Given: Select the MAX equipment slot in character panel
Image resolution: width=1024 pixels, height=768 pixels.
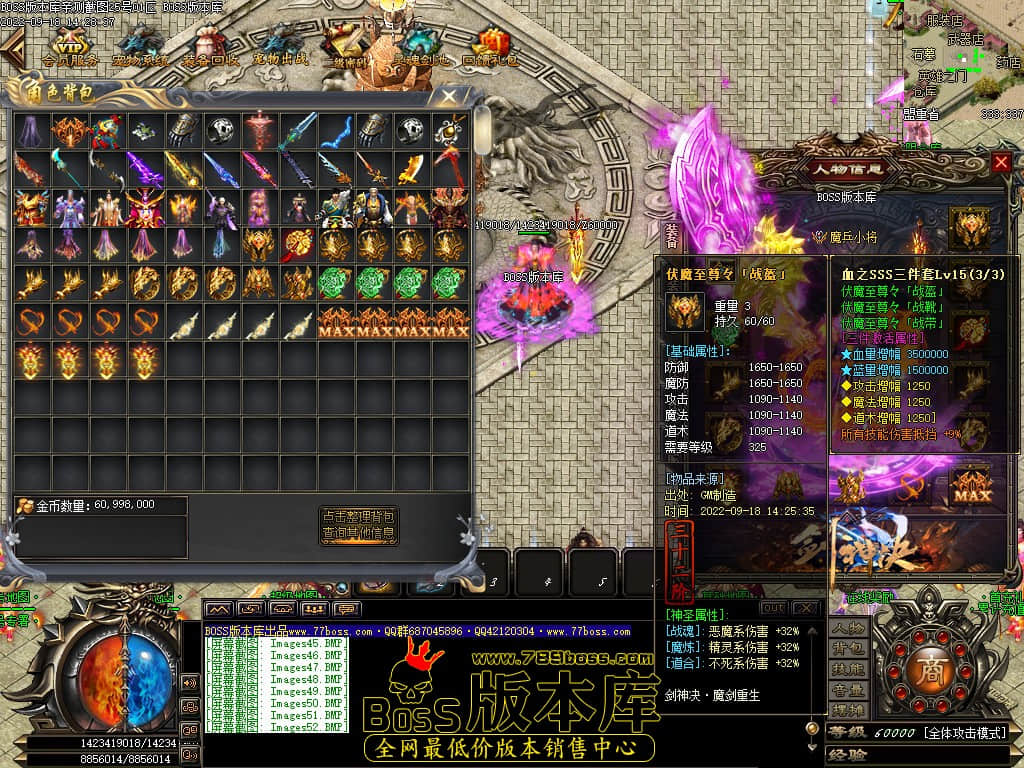Looking at the screenshot, I should click(969, 485).
